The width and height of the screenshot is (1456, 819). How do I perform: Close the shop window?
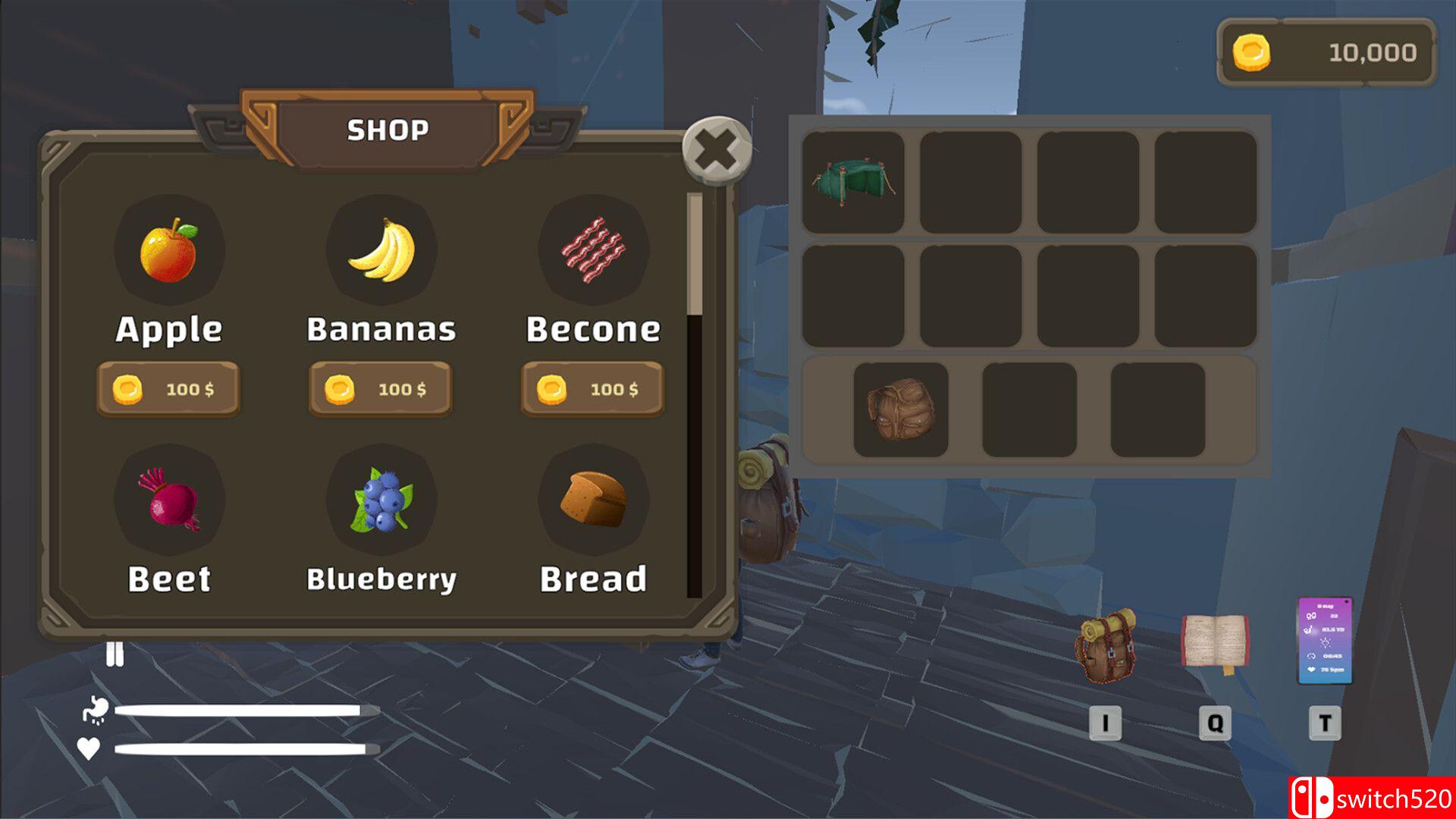[x=717, y=150]
